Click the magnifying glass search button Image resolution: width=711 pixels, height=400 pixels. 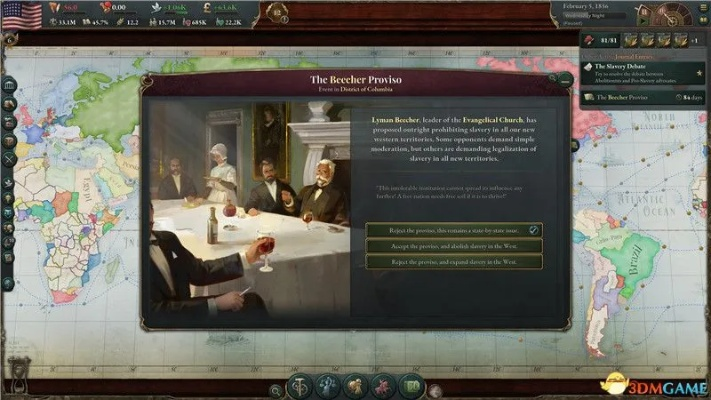(276, 388)
